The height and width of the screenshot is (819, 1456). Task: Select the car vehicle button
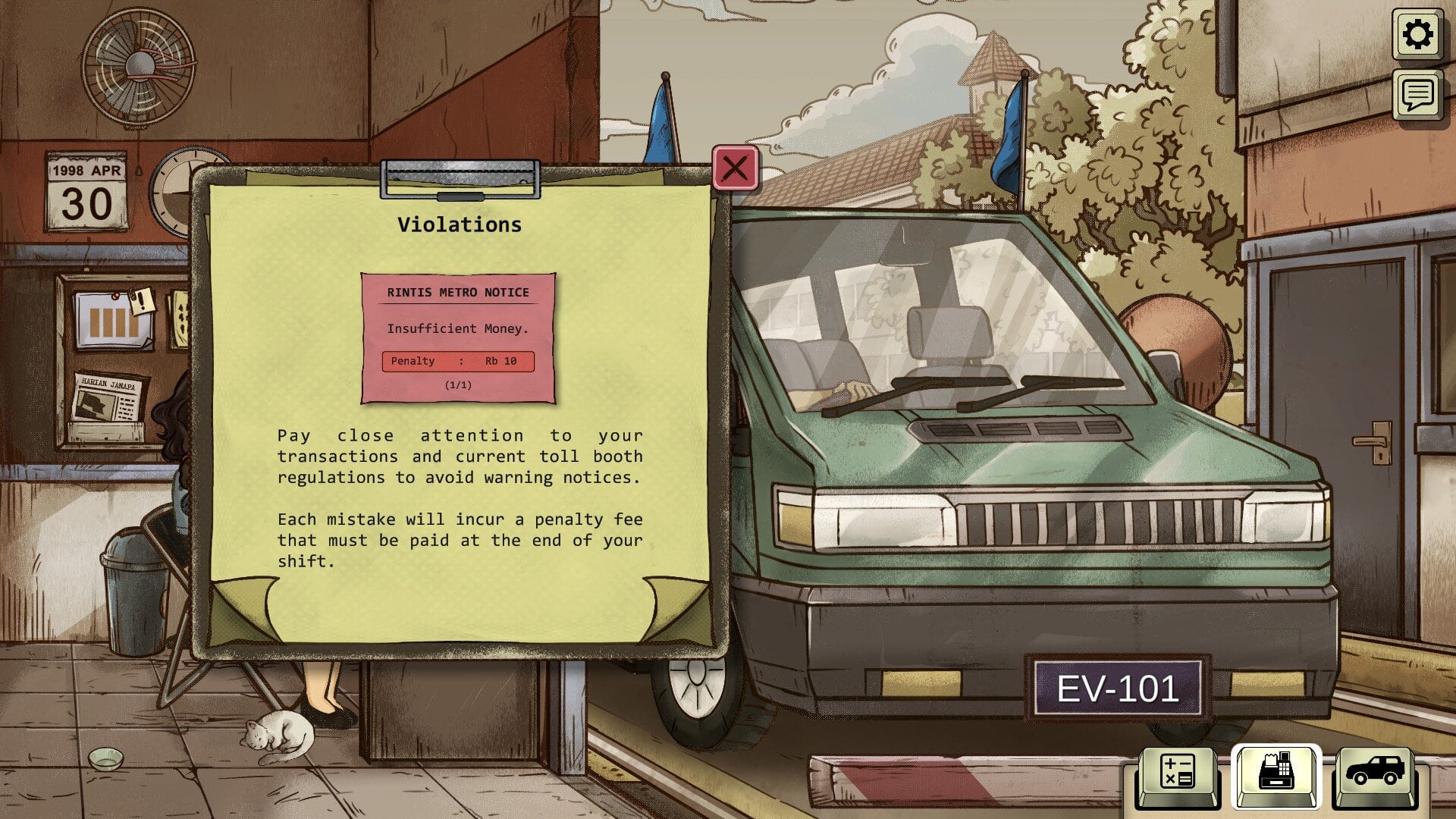1374,773
